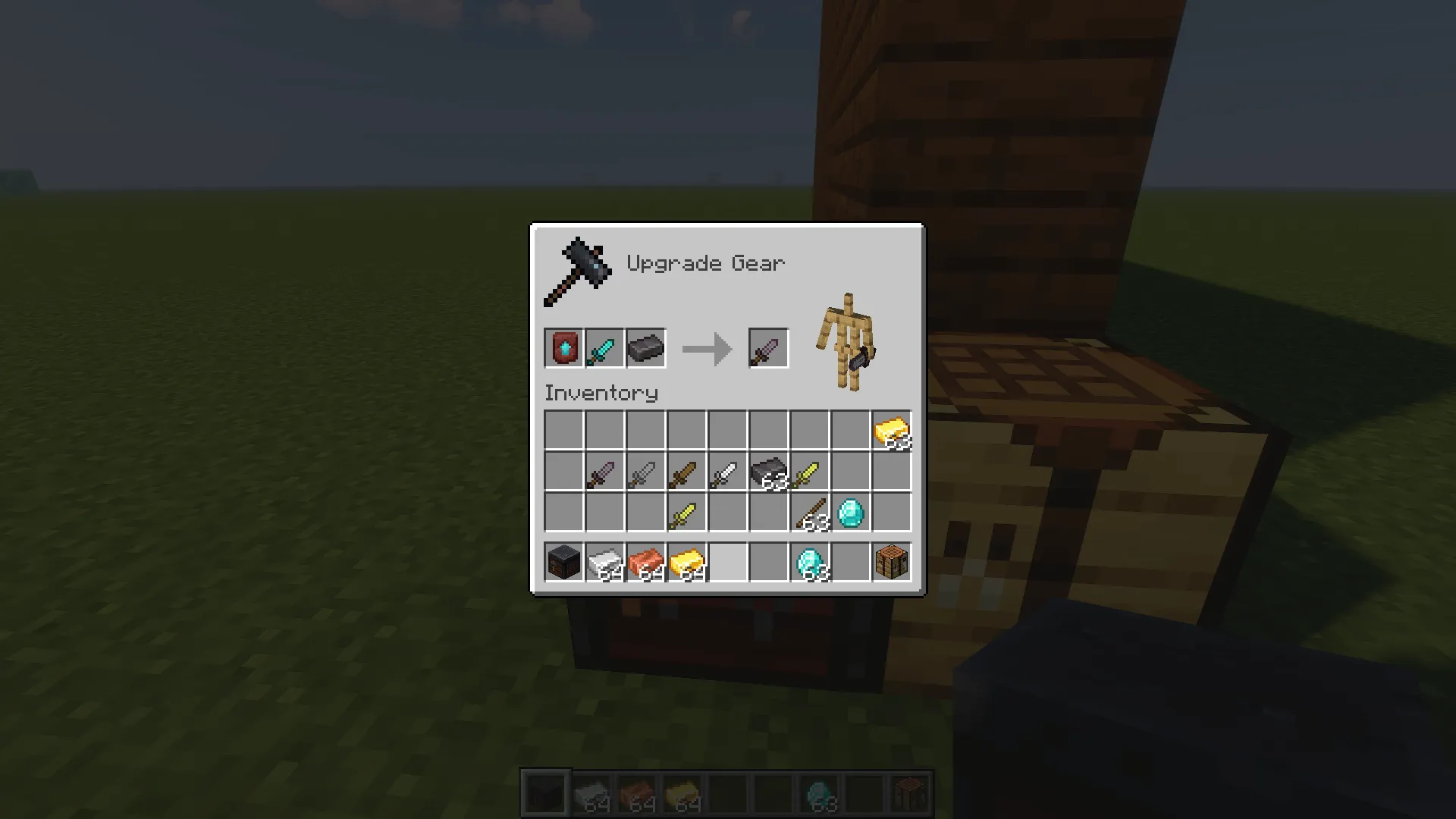The height and width of the screenshot is (819, 1456).
Task: Grab the stack of 63 sticks
Action: [809, 516]
